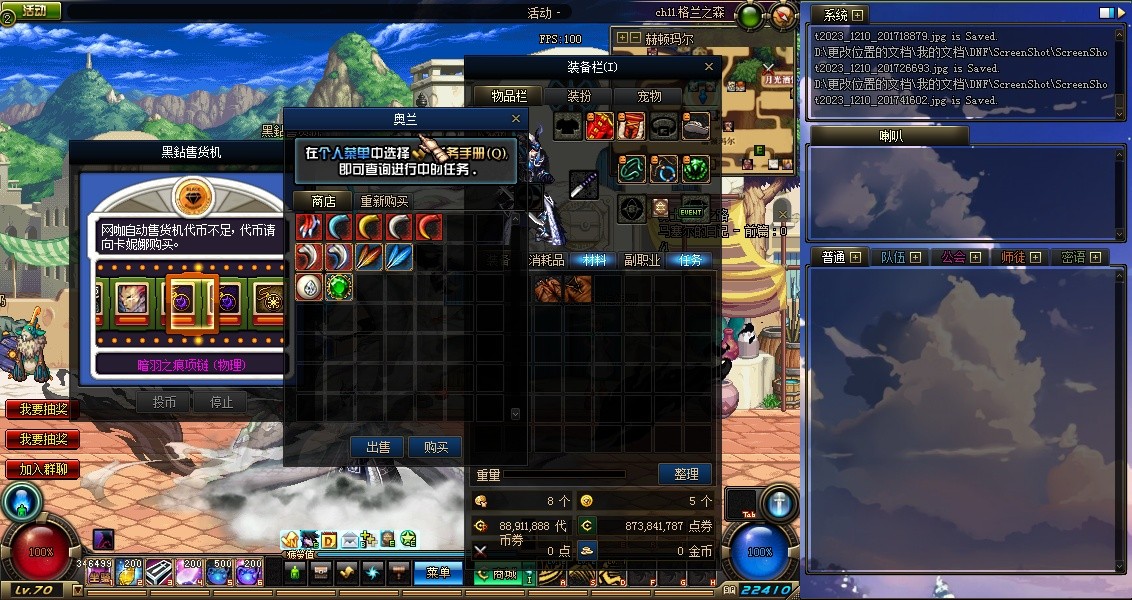Viewport: 1132px width, 600px height.
Task: Switch inventory to 副职业 tab
Action: (x=642, y=260)
